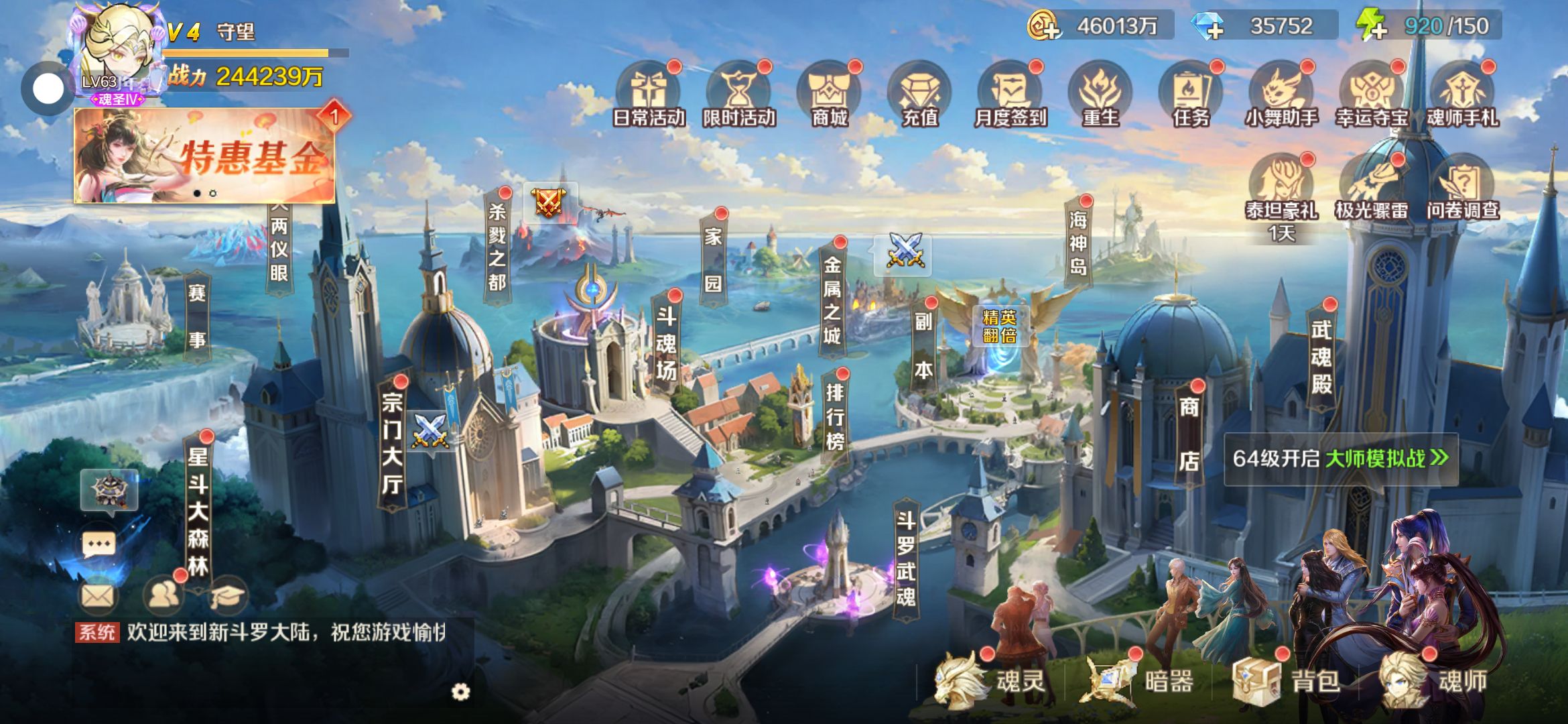
Task: Open chat settings gear icon
Action: click(x=460, y=692)
